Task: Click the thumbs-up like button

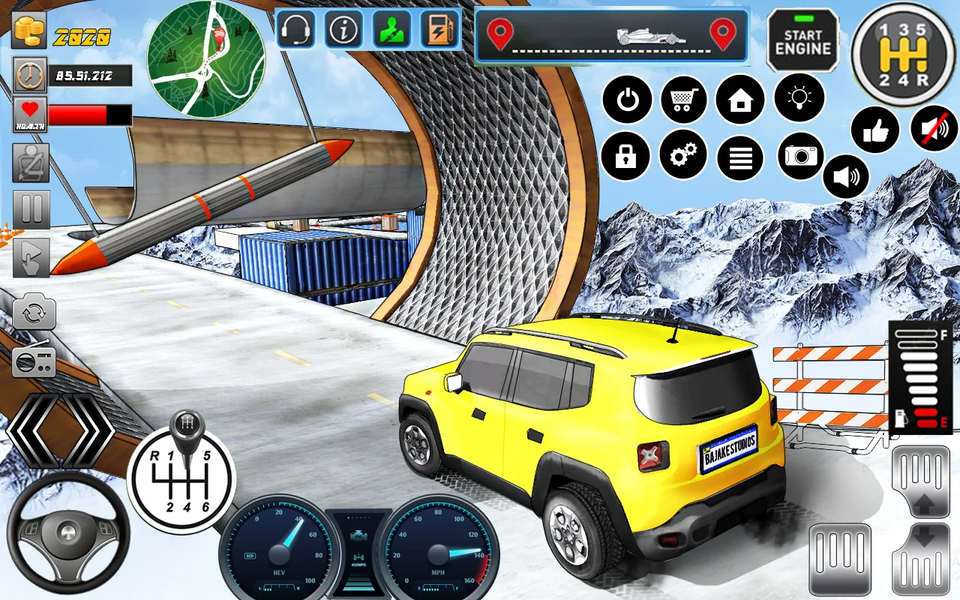Action: [x=874, y=131]
